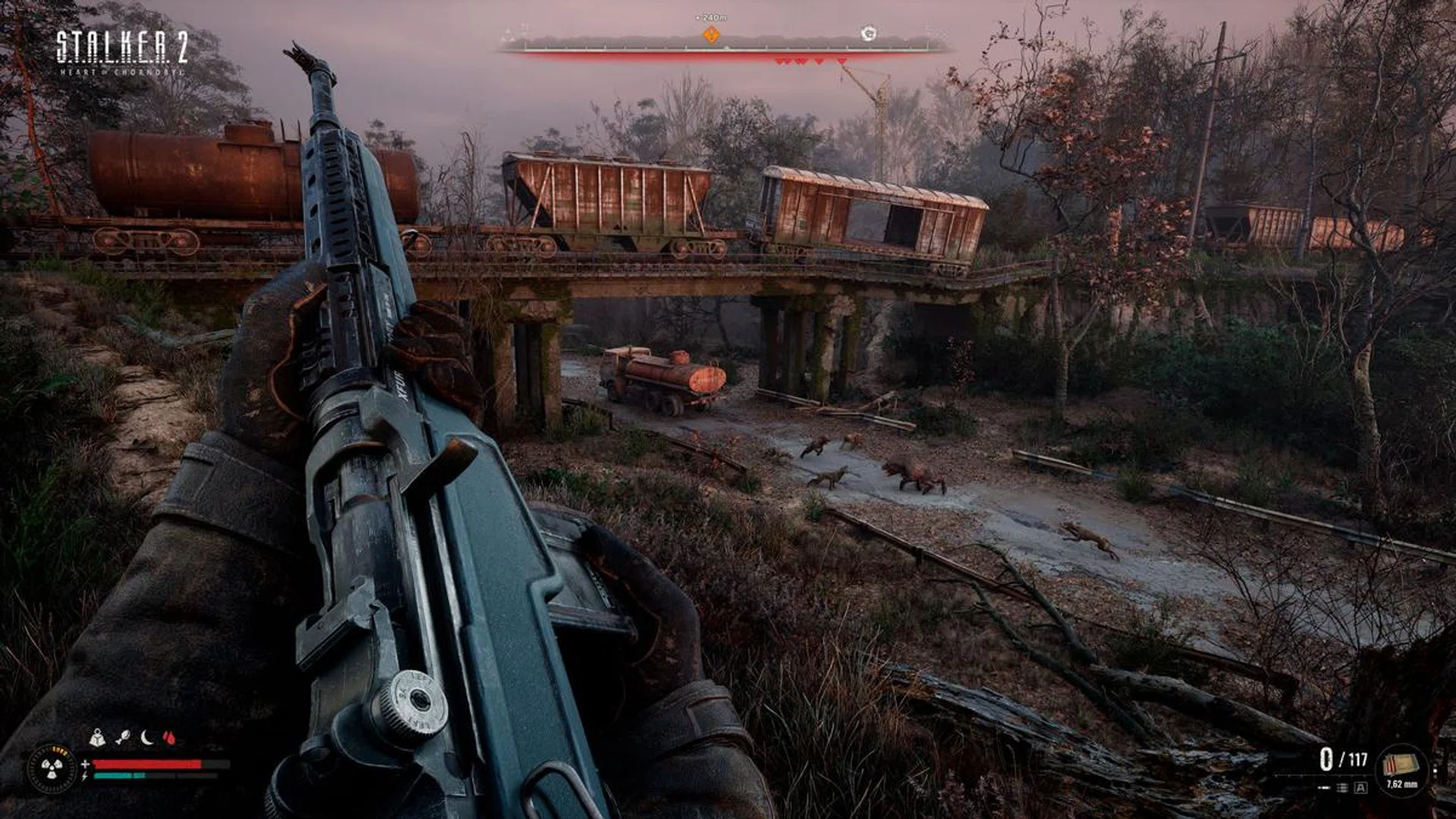Click the bullet-count tick indicator left of magazines
The image size is (1456, 819).
1323,787
